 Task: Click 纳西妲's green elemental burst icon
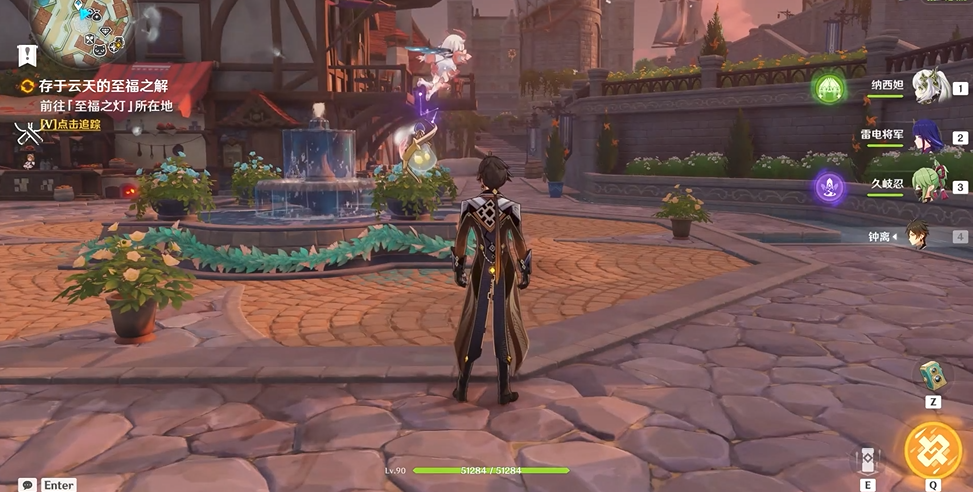[x=828, y=88]
